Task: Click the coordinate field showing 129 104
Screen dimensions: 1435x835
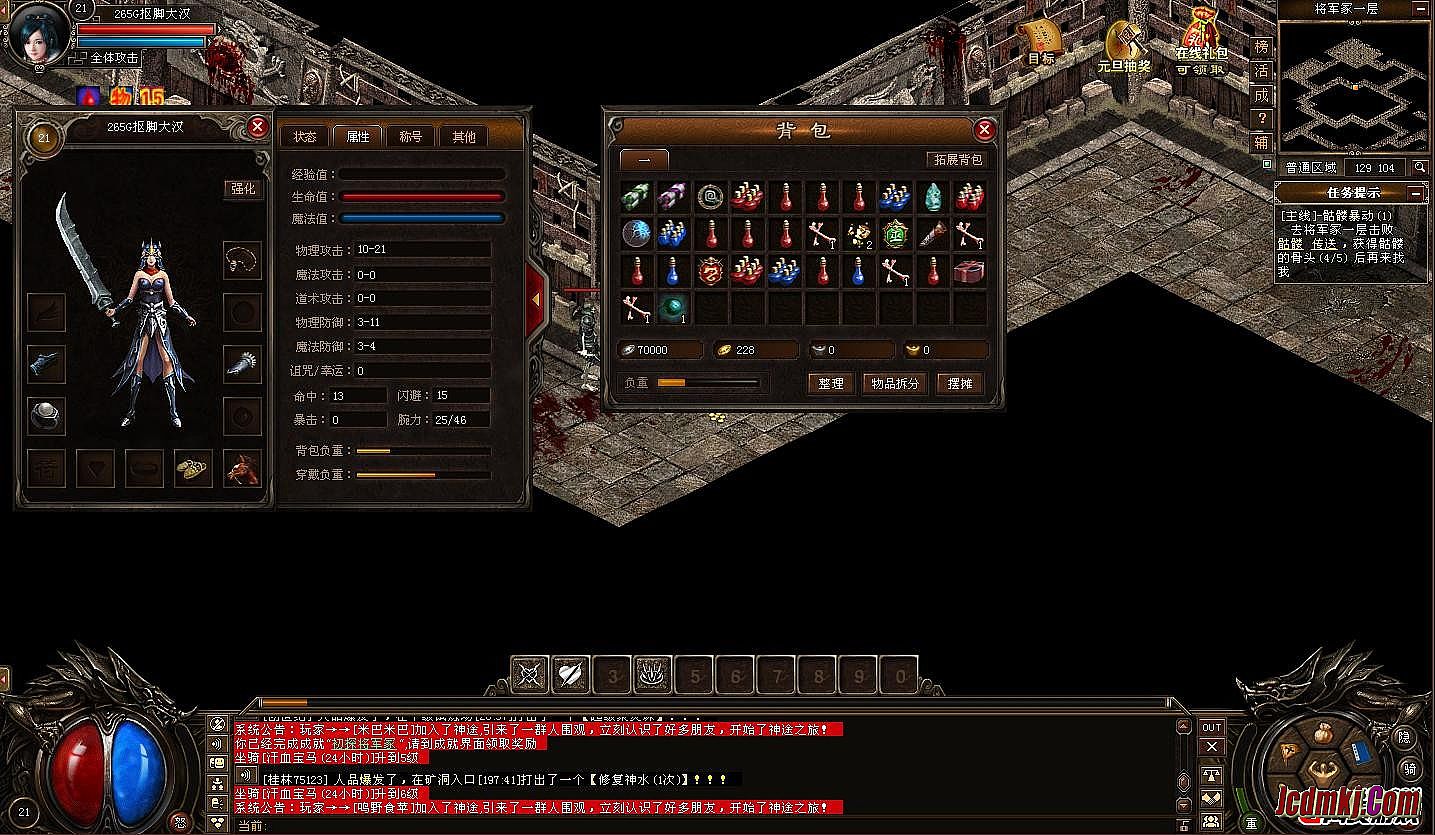Action: [1373, 167]
